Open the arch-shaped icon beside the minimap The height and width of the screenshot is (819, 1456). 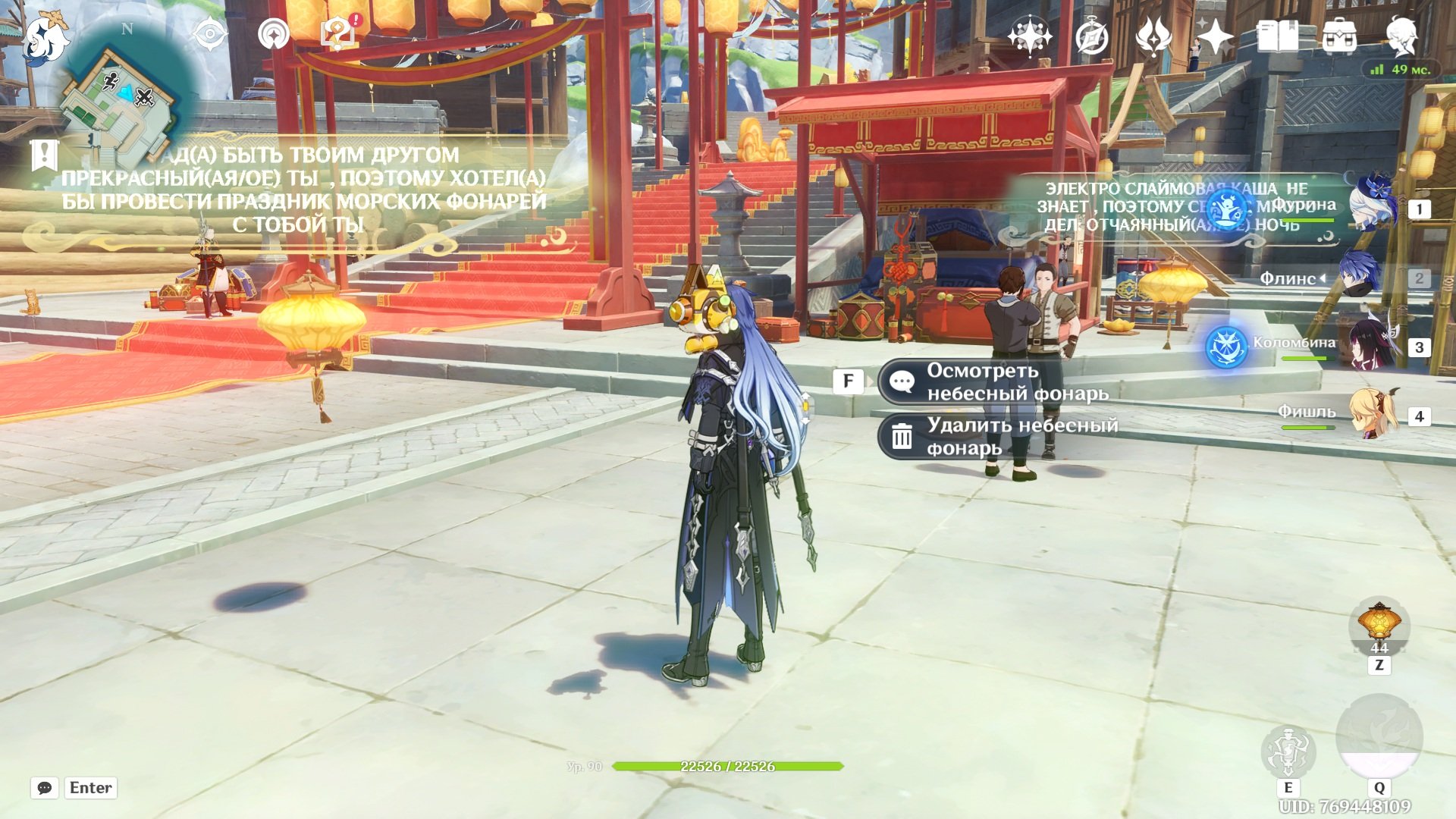(273, 34)
